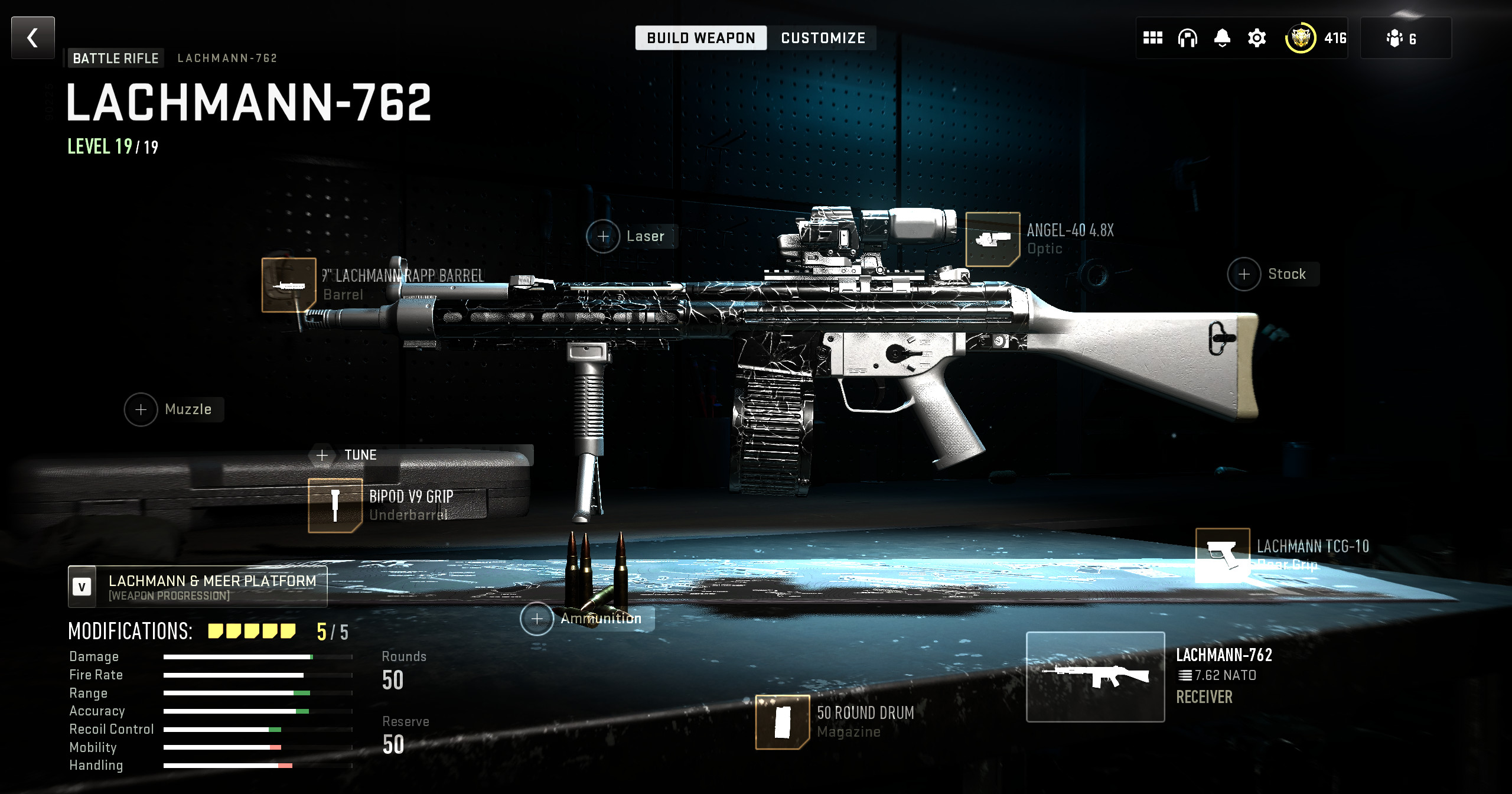Add a Stock attachment
This screenshot has height=794, width=1512.
point(1244,274)
